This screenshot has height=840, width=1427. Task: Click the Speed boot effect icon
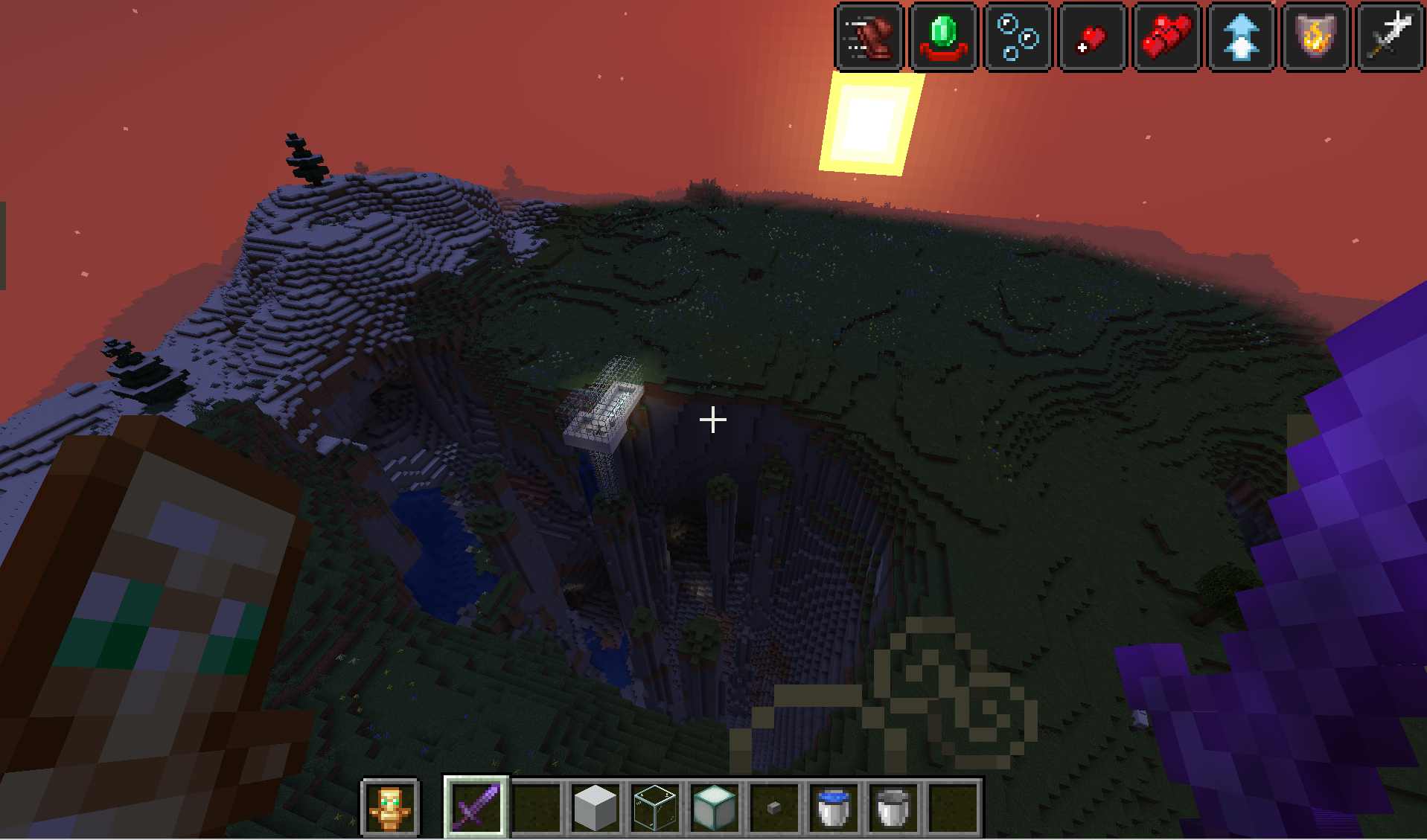coord(869,36)
